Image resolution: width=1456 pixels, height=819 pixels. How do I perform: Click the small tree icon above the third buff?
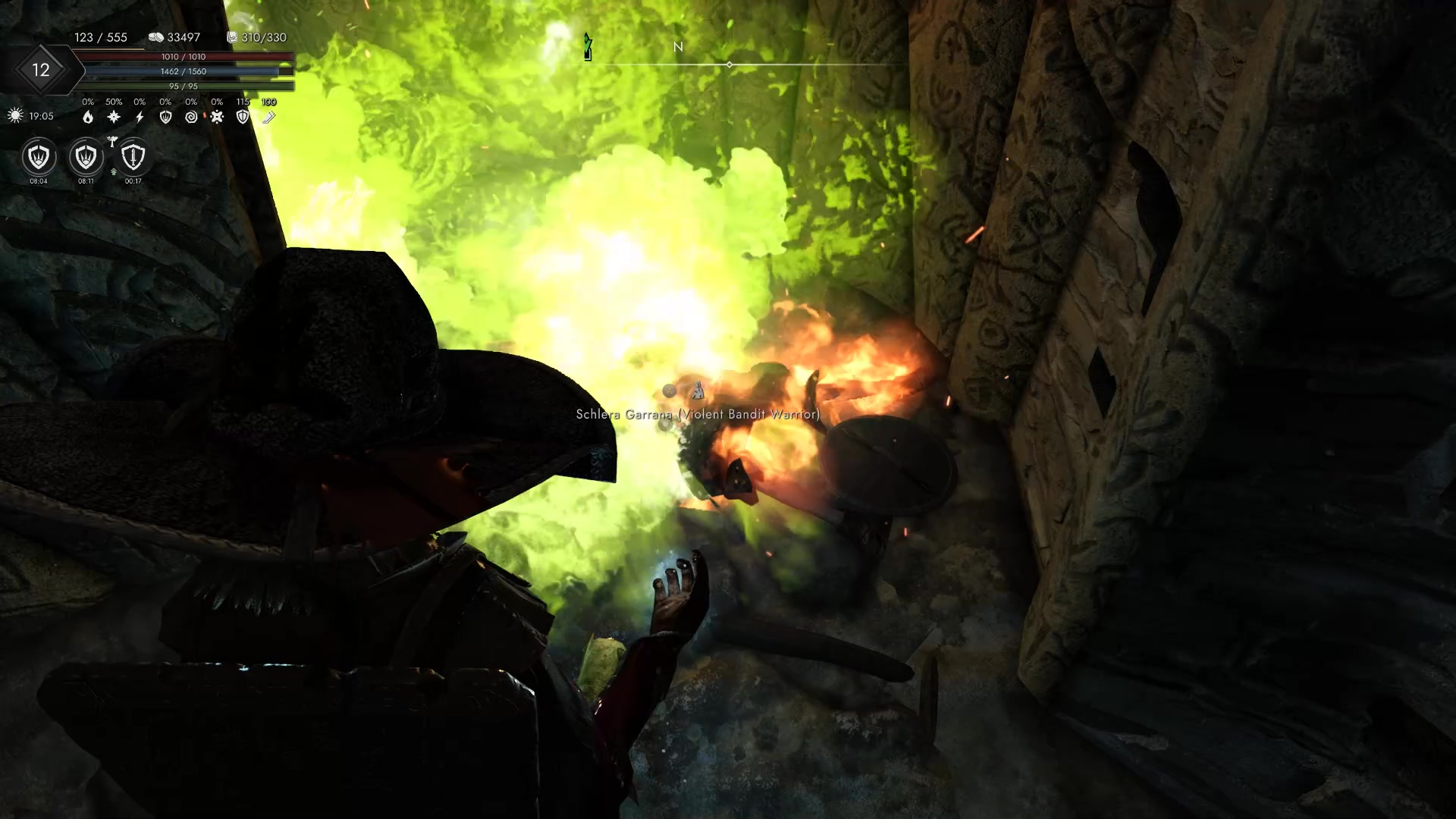(x=112, y=142)
